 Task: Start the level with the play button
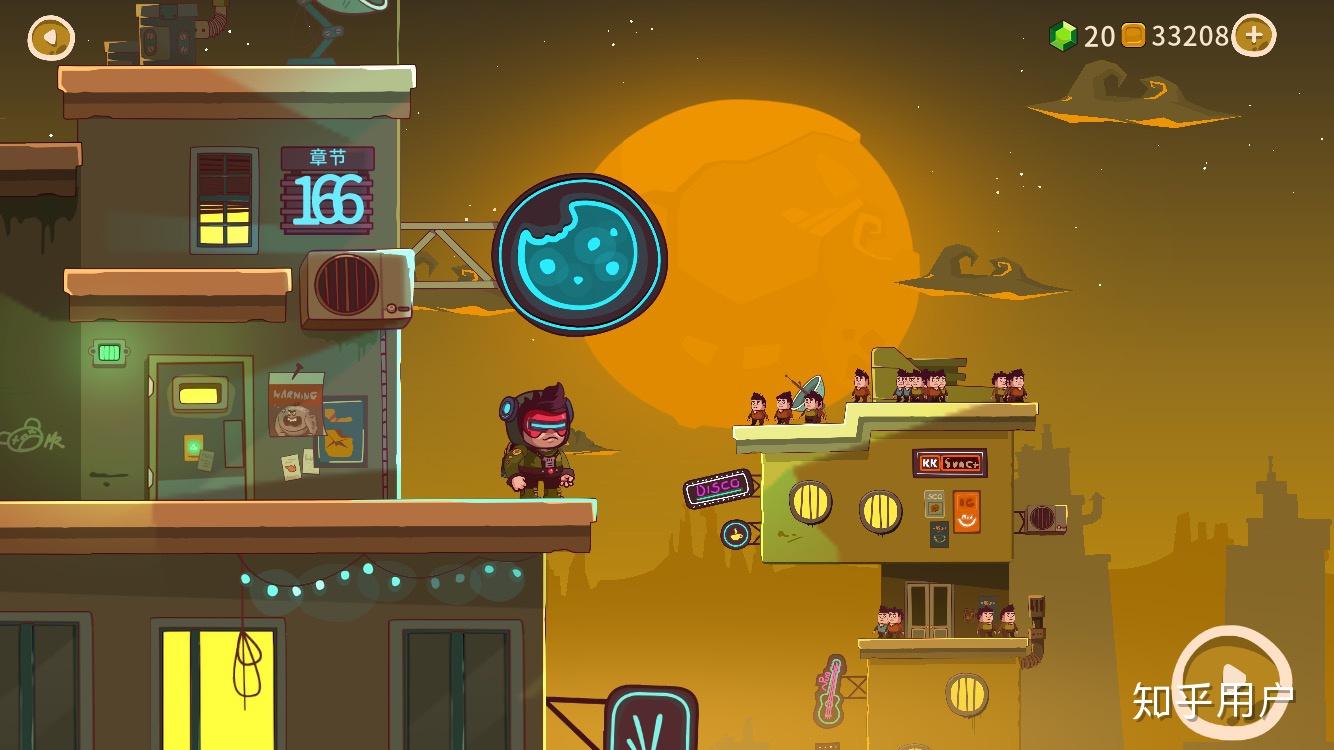pos(1232,678)
